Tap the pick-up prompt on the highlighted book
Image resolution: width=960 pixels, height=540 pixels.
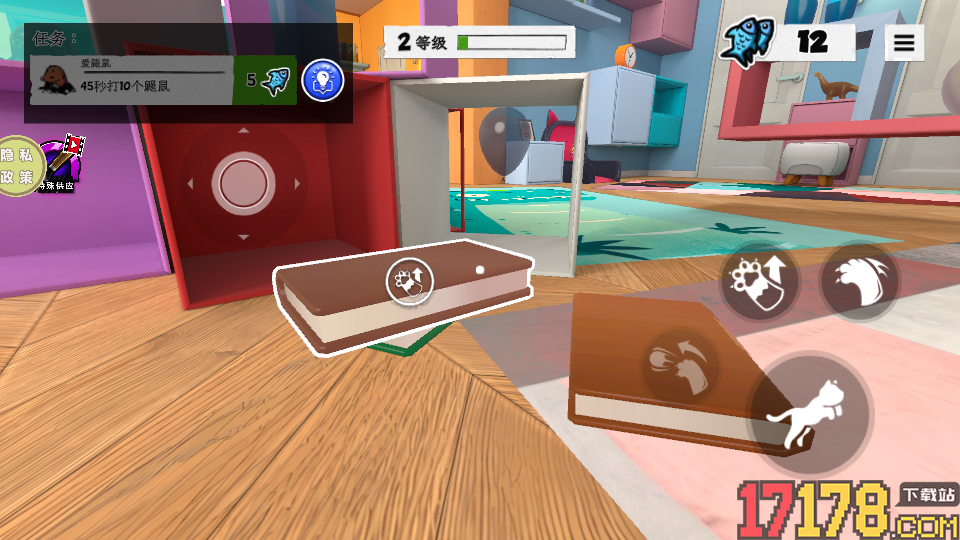pyautogui.click(x=410, y=282)
